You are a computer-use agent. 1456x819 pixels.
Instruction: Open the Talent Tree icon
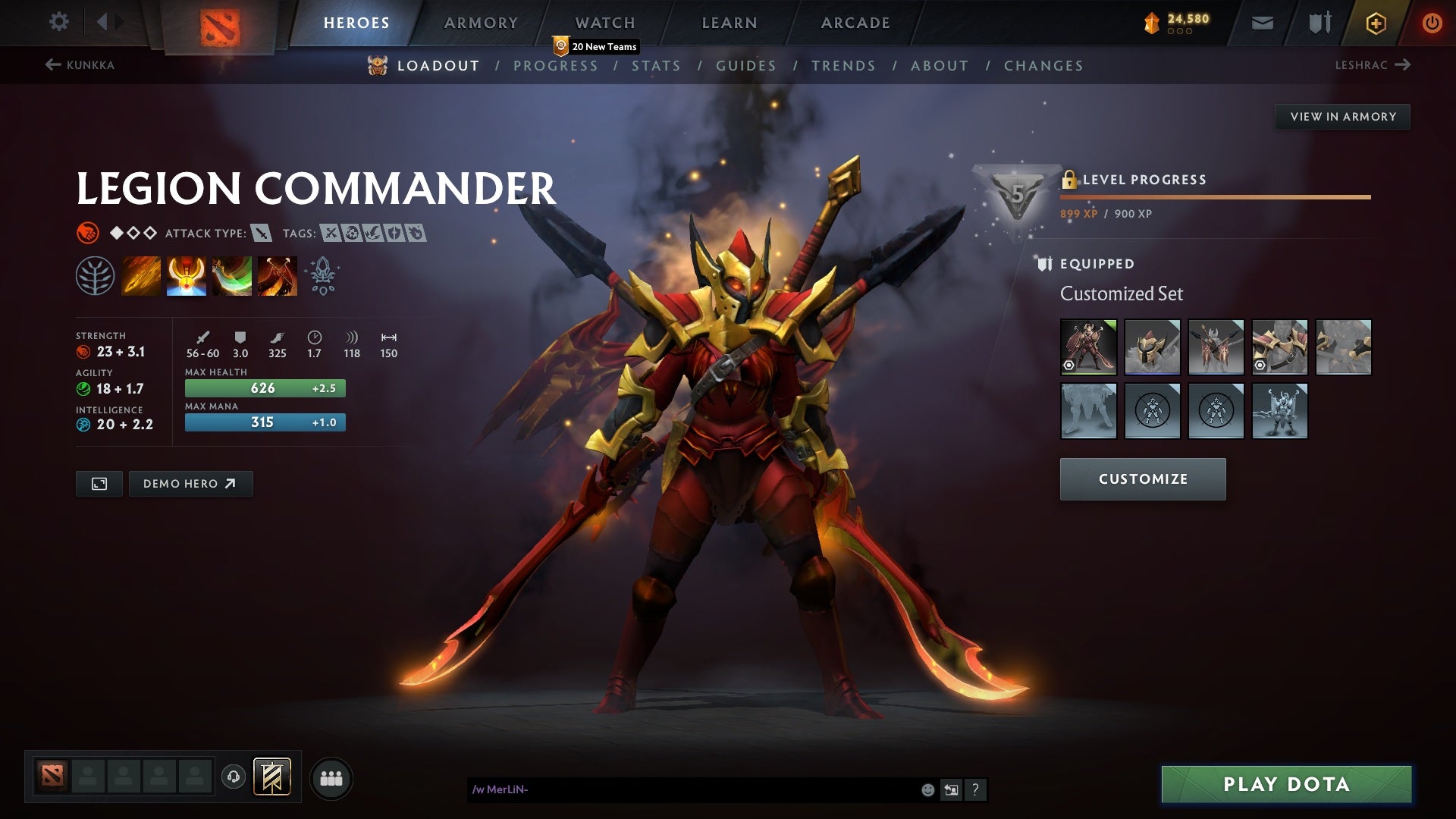point(96,275)
